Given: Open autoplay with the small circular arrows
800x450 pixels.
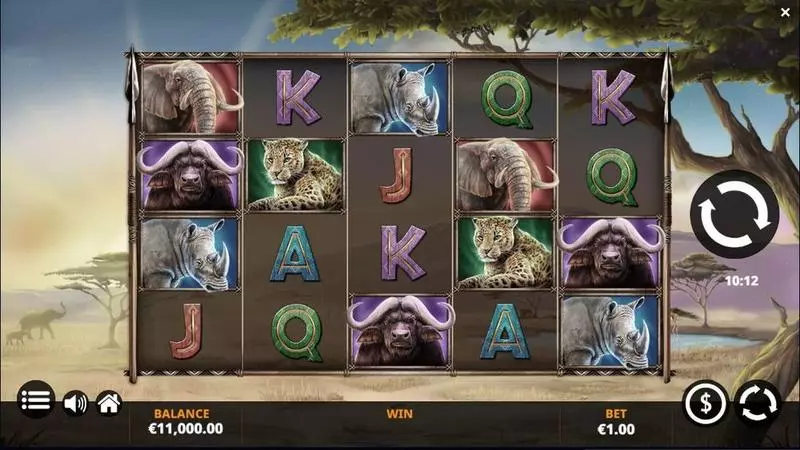Looking at the screenshot, I should pyautogui.click(x=757, y=402).
